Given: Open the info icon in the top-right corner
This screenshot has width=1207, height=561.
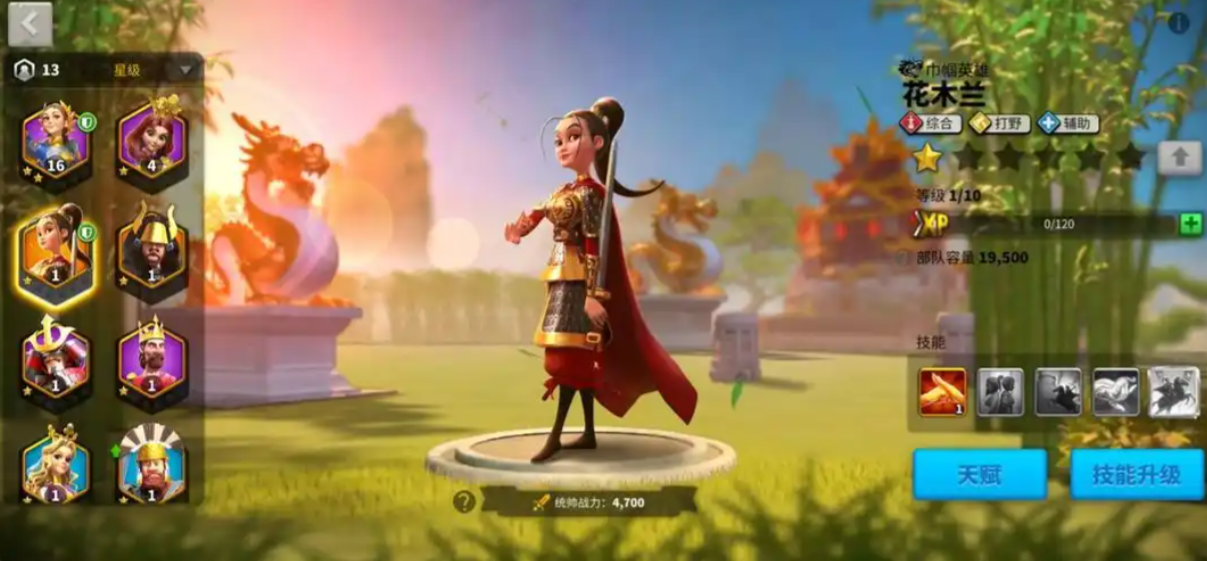Looking at the screenshot, I should point(1180,23).
